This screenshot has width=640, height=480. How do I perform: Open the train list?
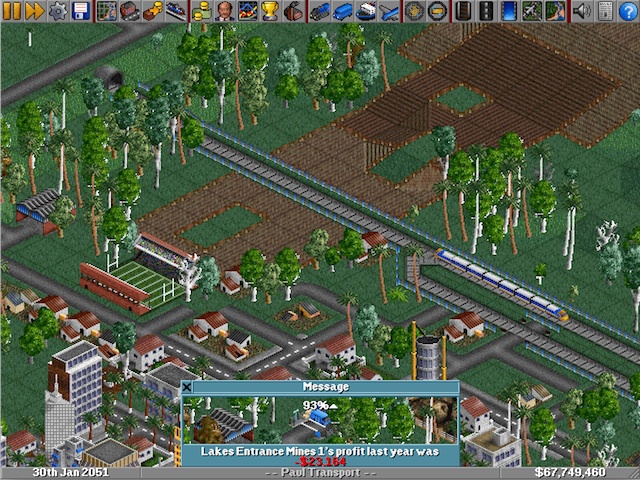tap(317, 11)
